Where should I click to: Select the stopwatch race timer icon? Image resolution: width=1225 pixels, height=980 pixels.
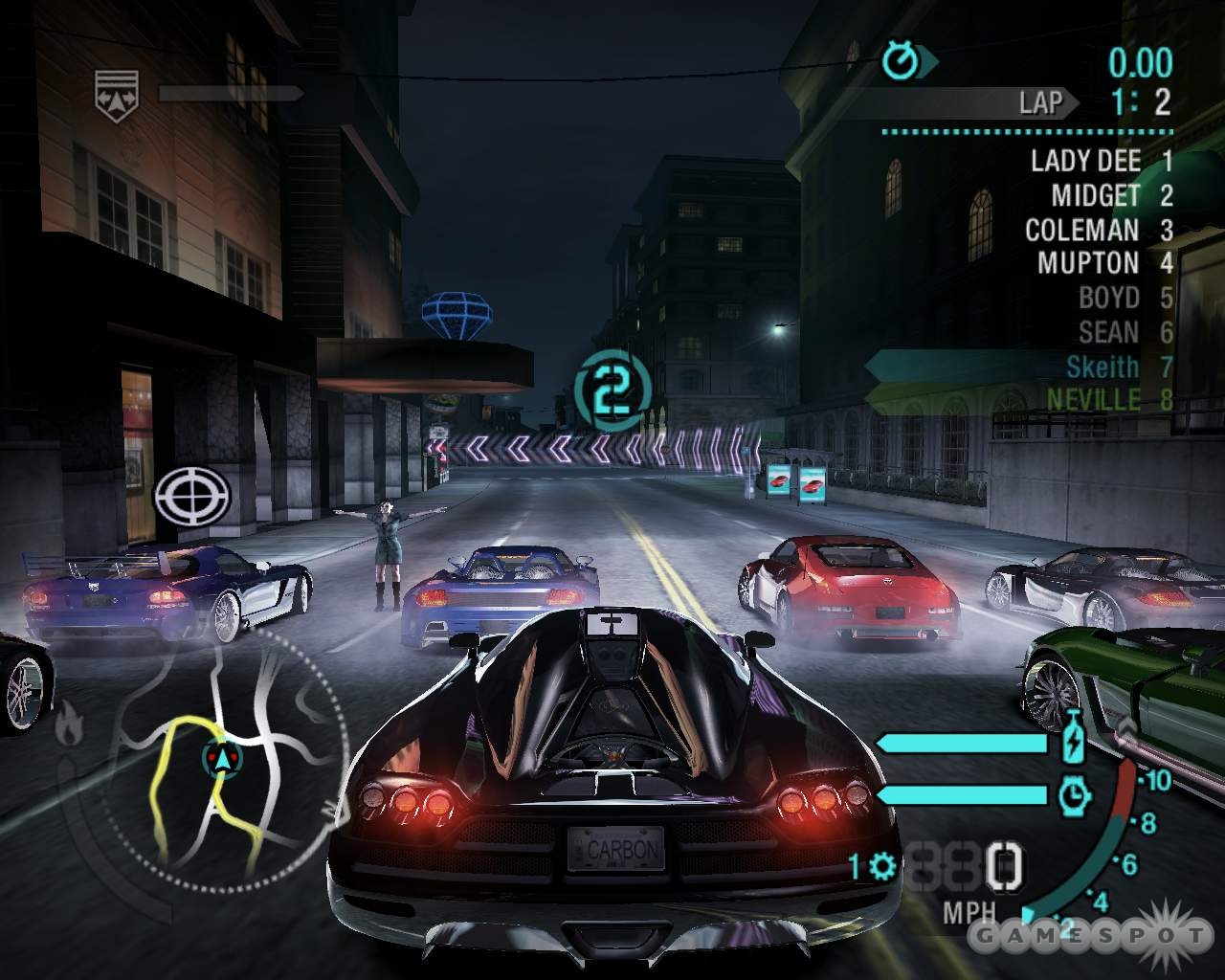point(901,62)
